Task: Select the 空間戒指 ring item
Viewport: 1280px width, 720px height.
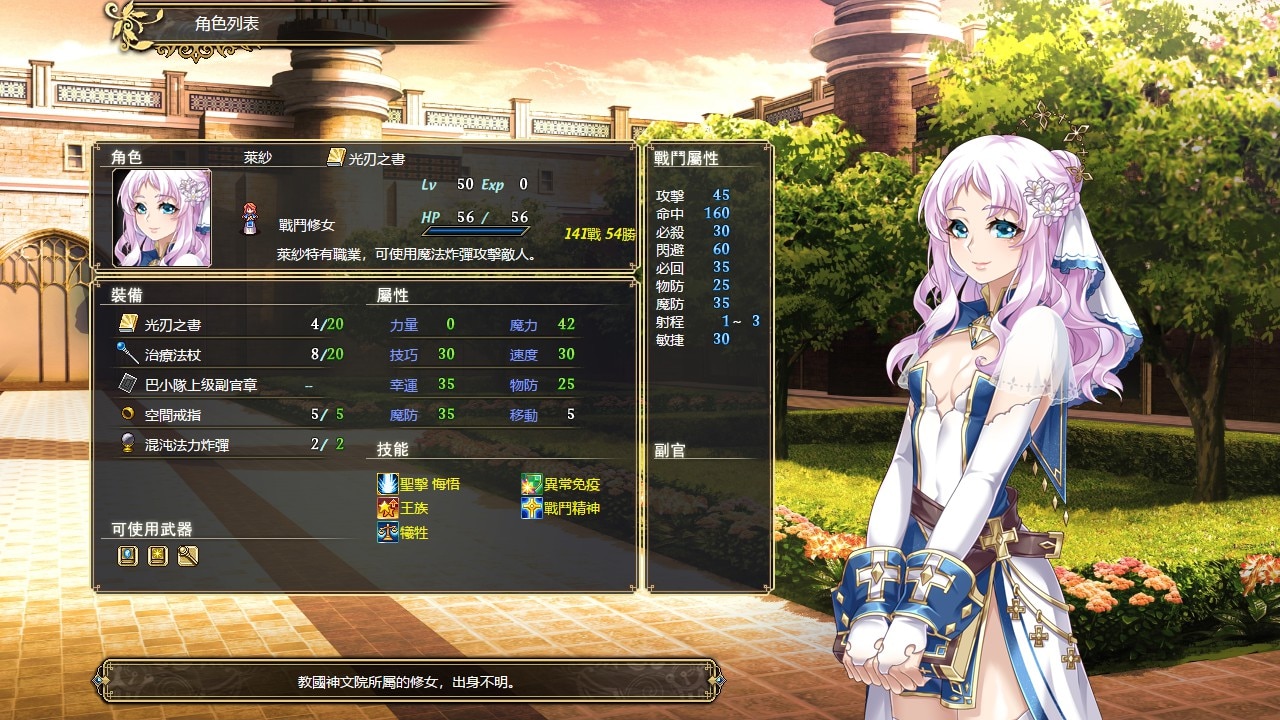Action: [x=230, y=415]
